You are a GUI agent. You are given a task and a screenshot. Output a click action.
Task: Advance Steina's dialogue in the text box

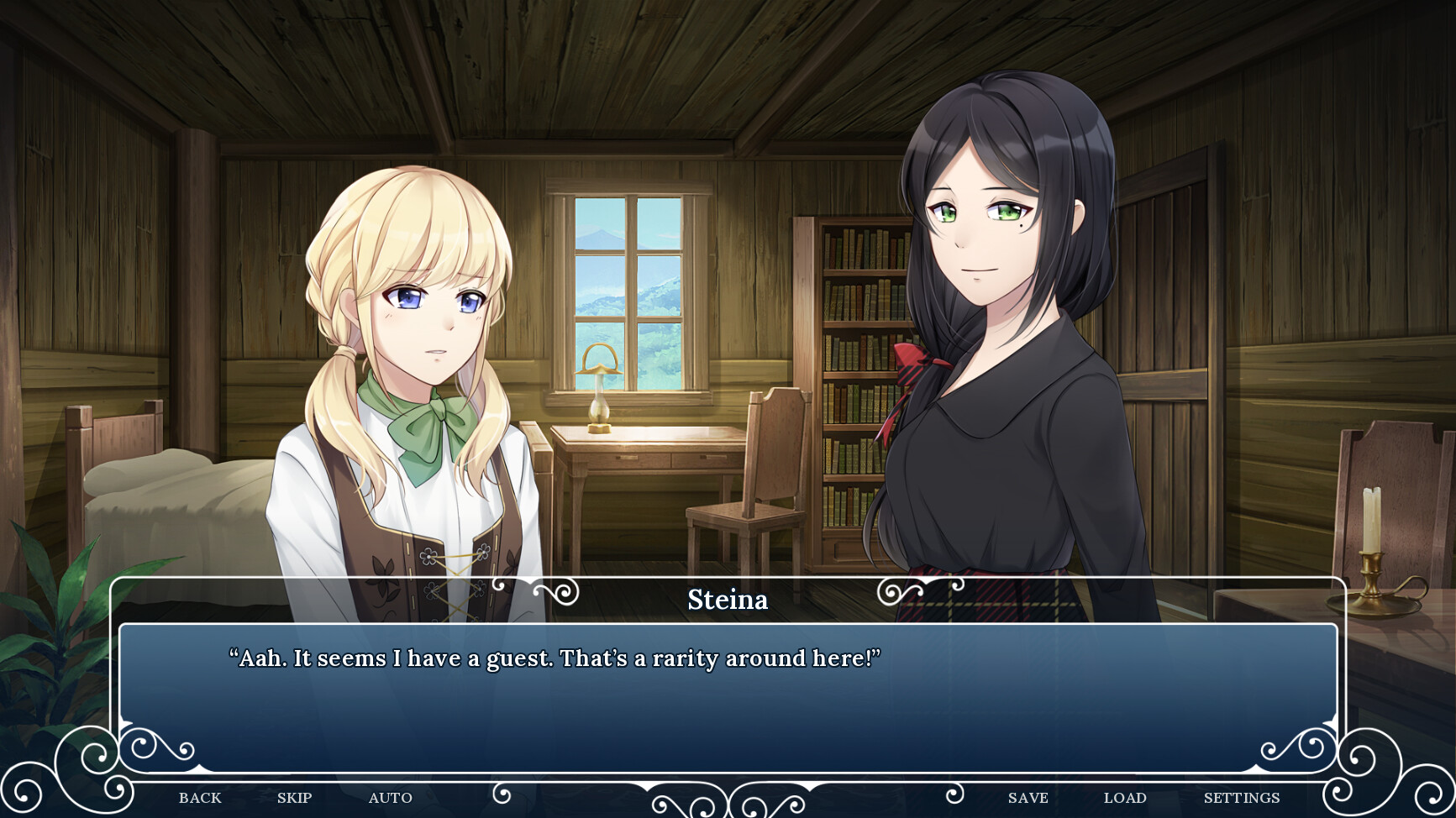[x=728, y=697]
